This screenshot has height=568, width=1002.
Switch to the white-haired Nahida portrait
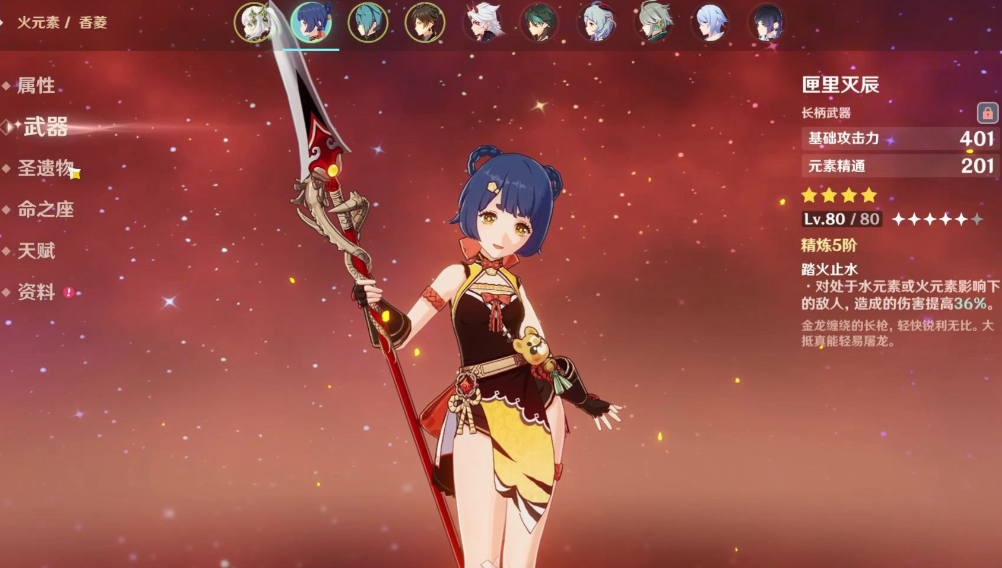click(x=254, y=22)
